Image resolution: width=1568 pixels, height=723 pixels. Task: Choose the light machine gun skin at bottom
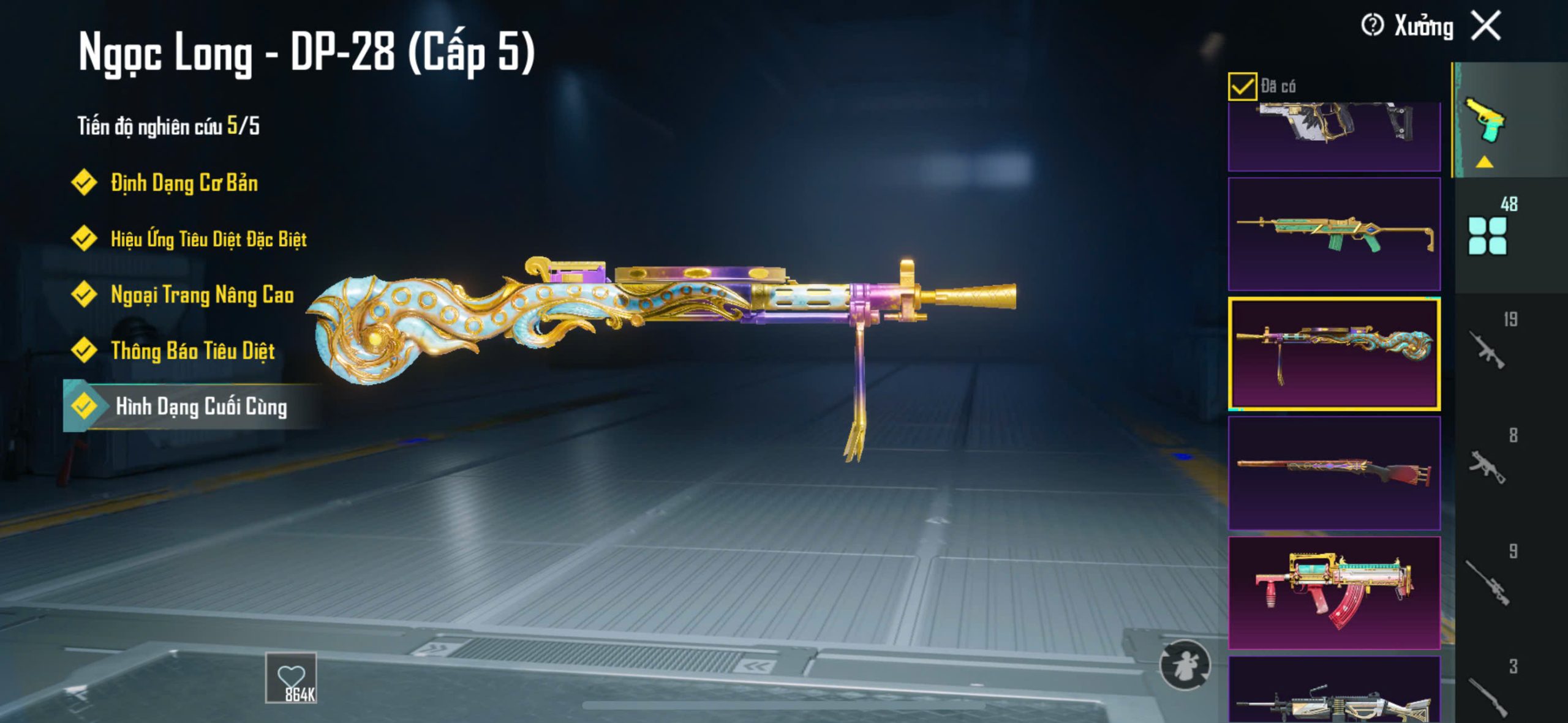tap(1334, 691)
